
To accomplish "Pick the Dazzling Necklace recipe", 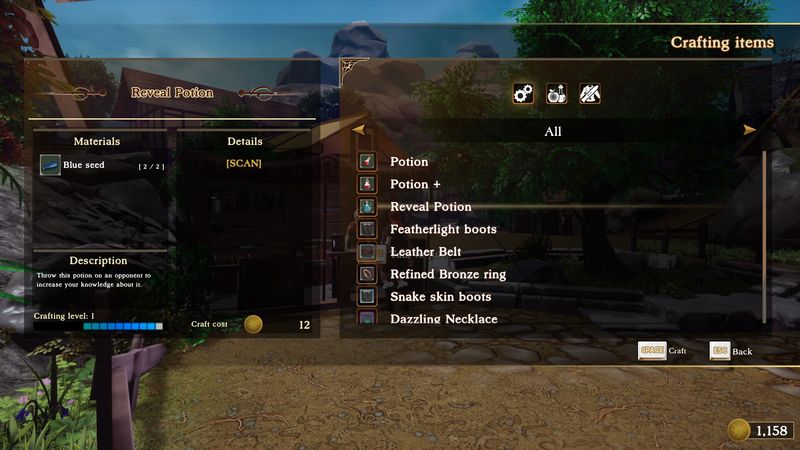I will pyautogui.click(x=443, y=319).
